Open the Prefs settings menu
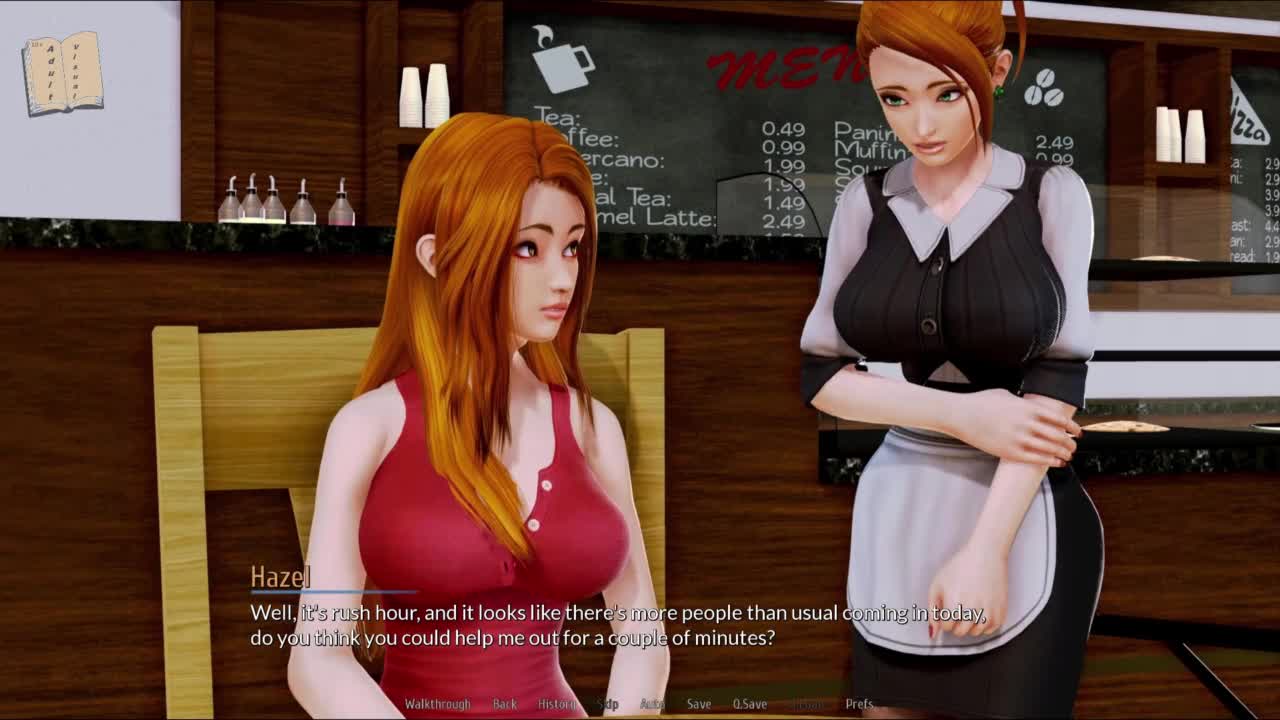 tap(859, 704)
